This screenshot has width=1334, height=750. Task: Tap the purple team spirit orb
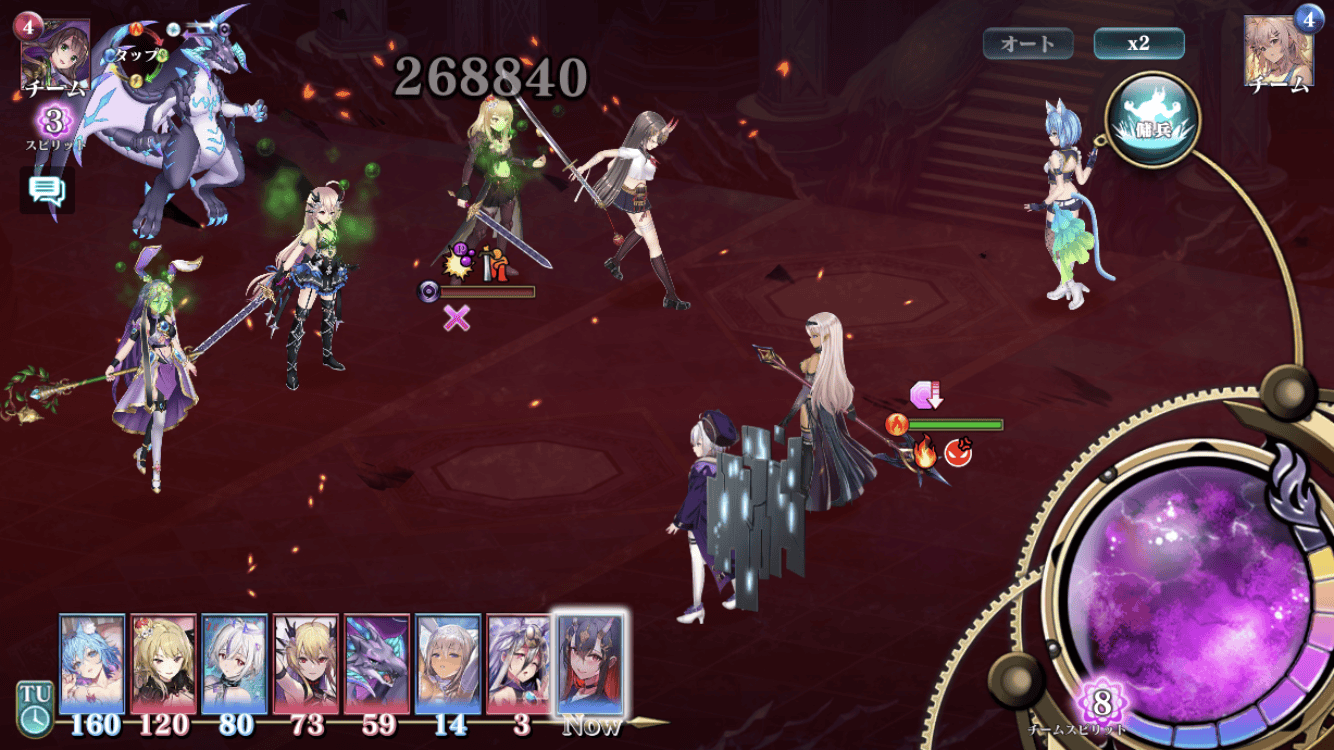tap(1188, 580)
